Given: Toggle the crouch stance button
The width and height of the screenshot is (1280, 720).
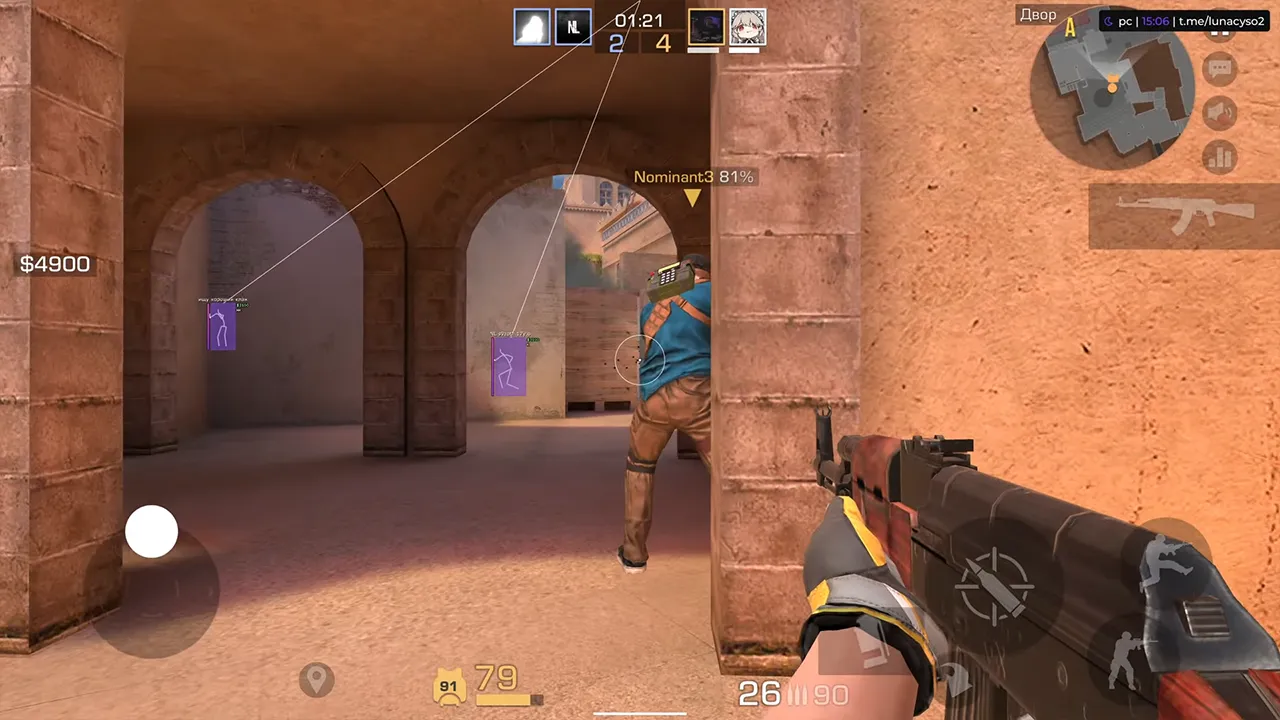Looking at the screenshot, I should click(1124, 660).
